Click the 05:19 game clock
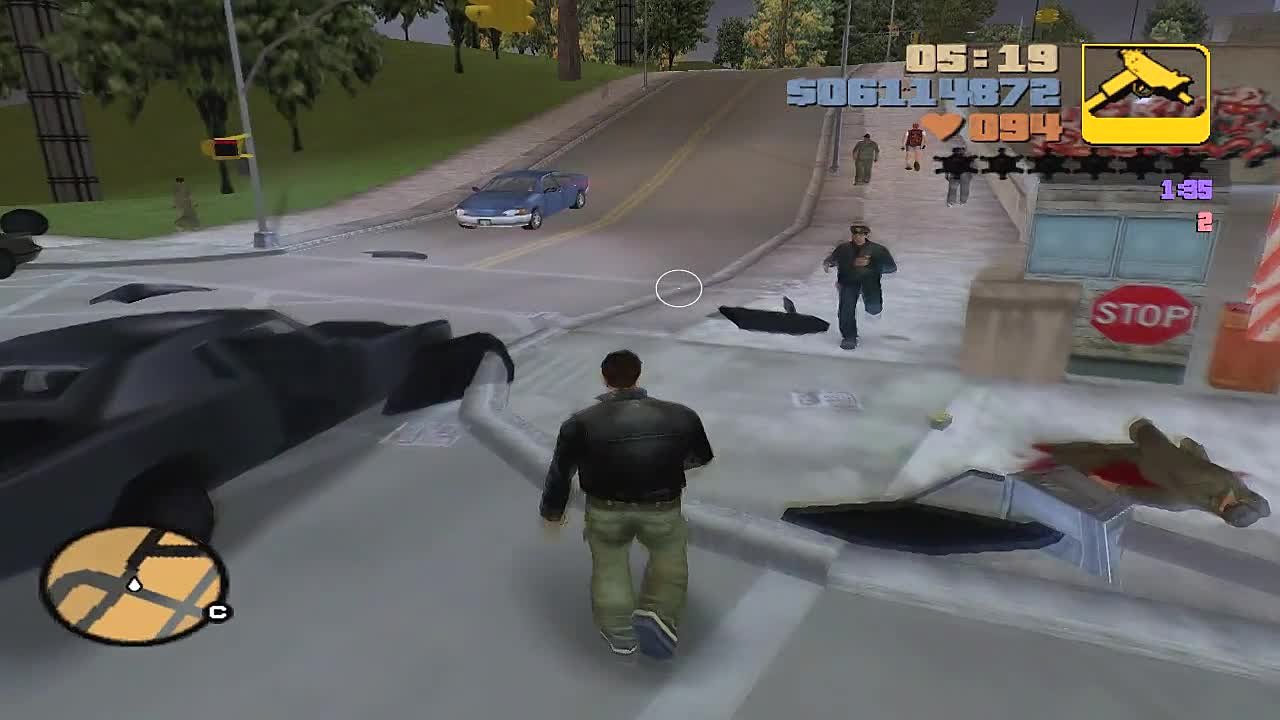1280x720 pixels. tap(980, 60)
